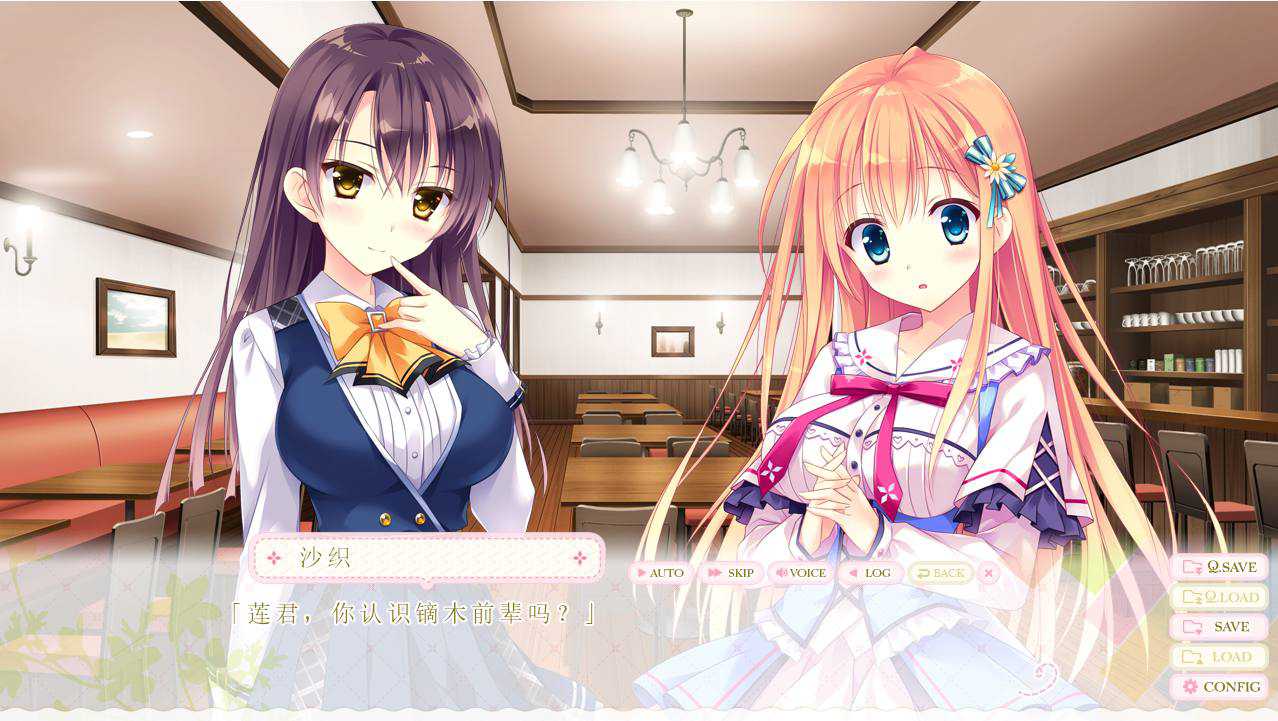Open the CONFIG settings
Screen dimensions: 1278x721
(x=1219, y=687)
